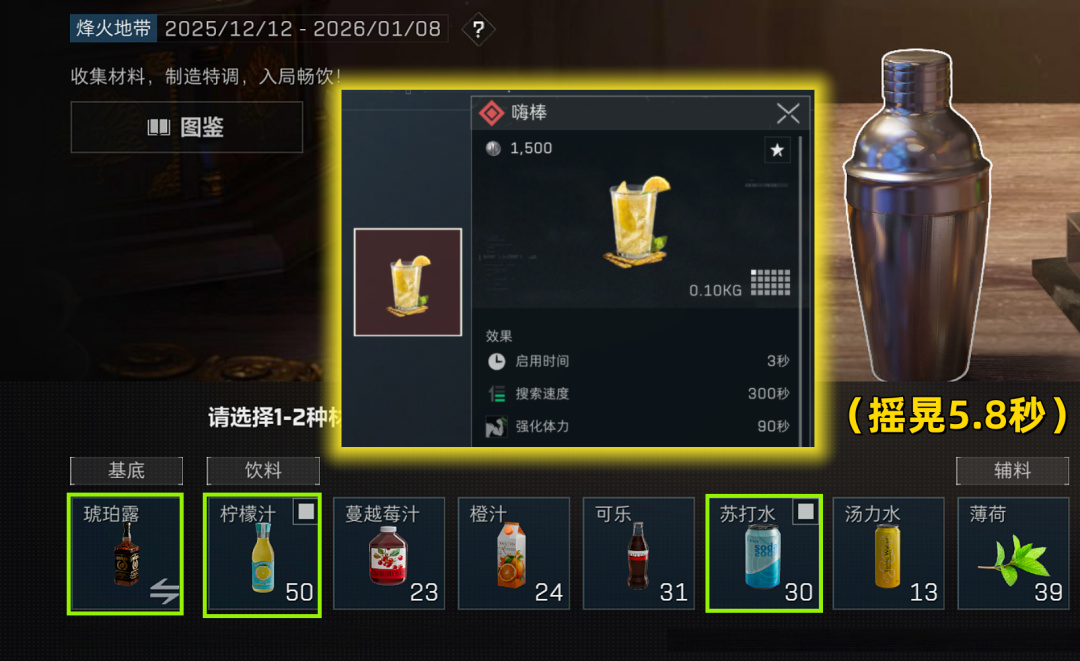Click the 嗨棒 drink thumbnail tile
This screenshot has height=661, width=1080.
click(408, 282)
